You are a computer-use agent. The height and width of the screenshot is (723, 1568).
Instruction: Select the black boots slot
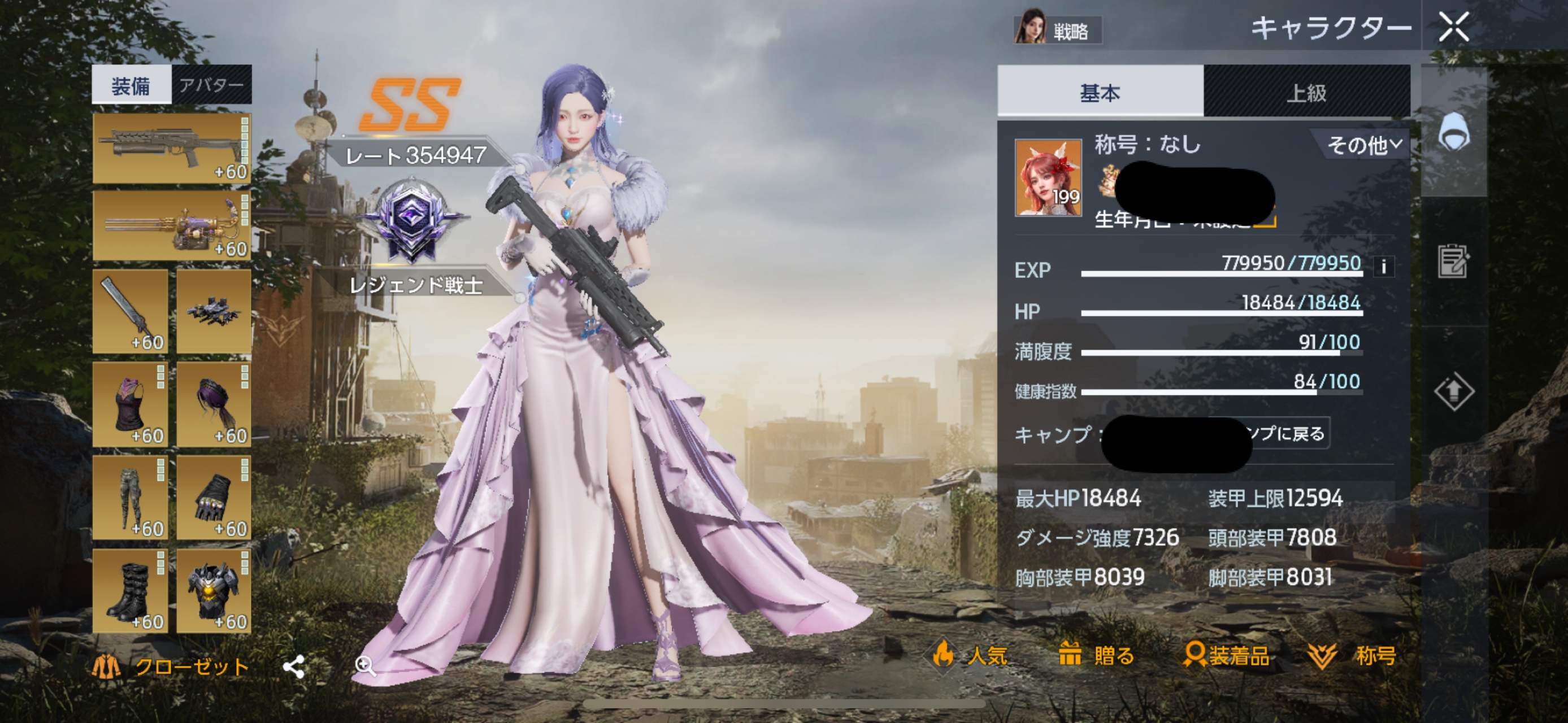tap(131, 591)
